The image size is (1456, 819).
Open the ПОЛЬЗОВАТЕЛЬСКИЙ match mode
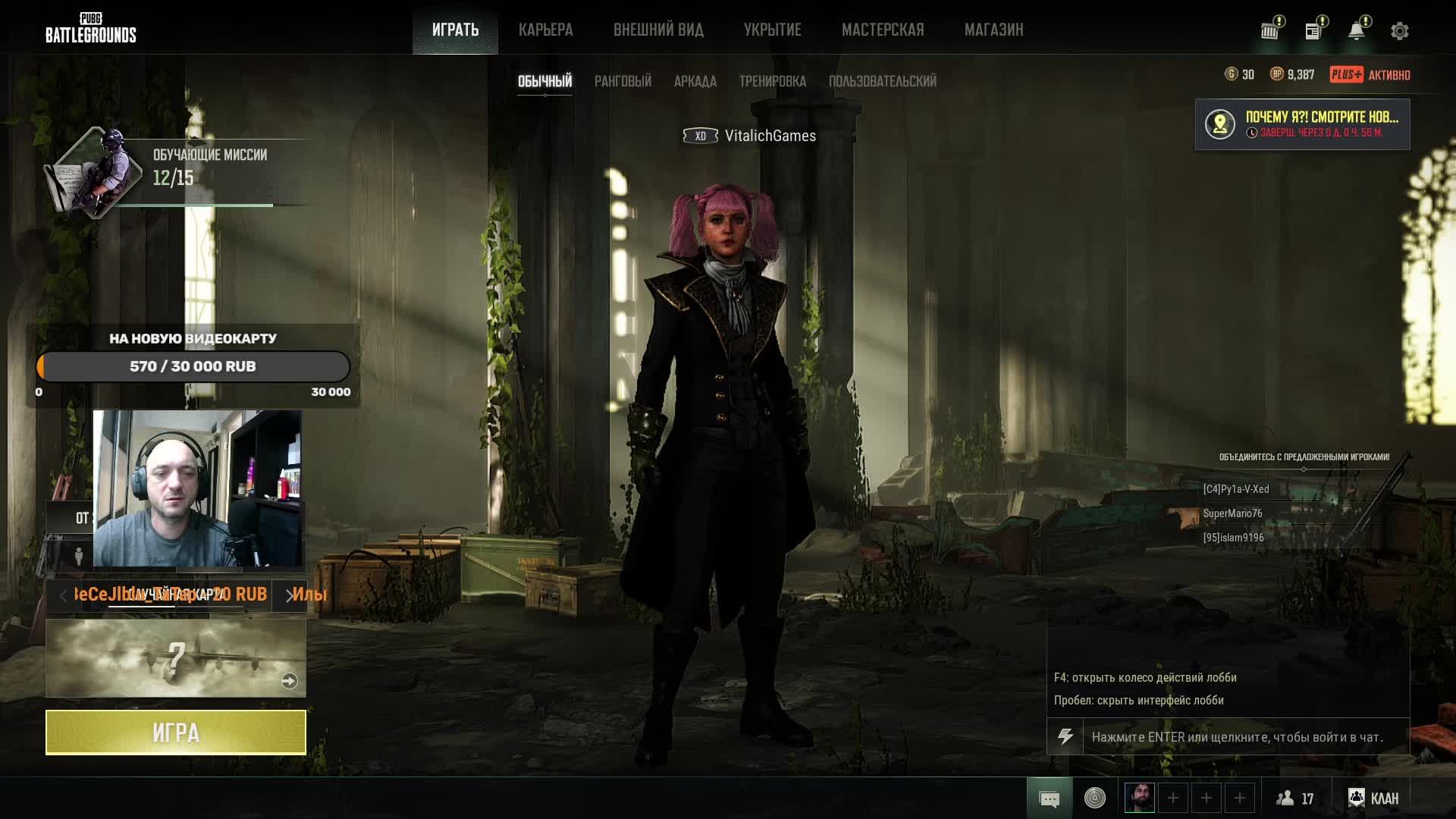[882, 81]
